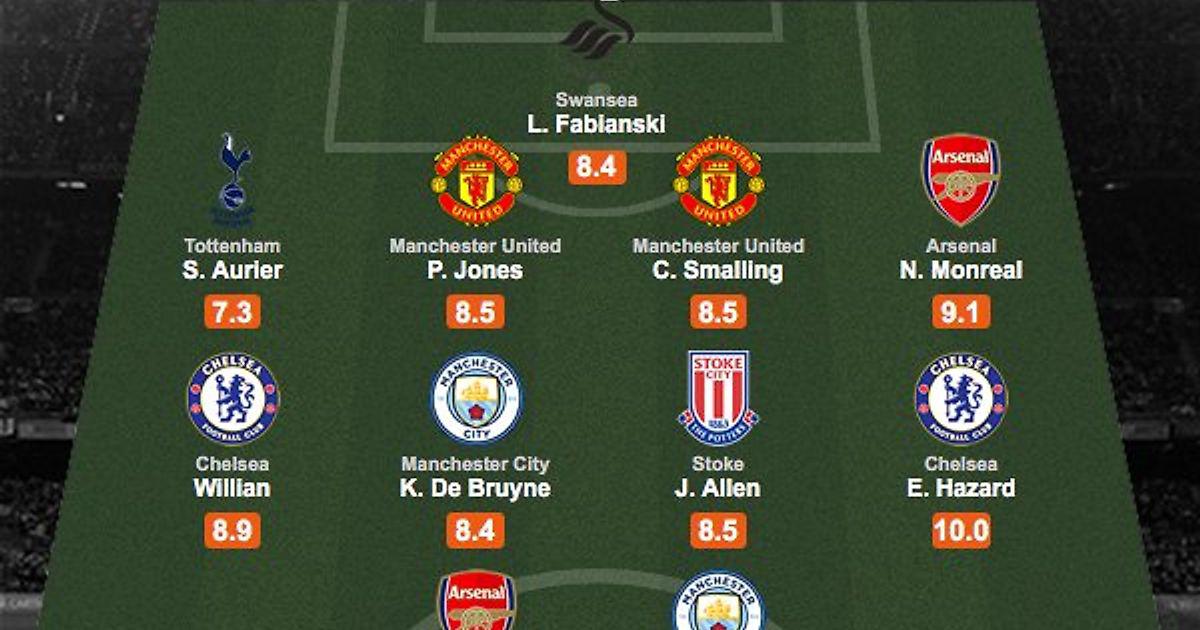Select C. Smalling's player name
Screen dimensions: 1200x630
click(x=718, y=270)
